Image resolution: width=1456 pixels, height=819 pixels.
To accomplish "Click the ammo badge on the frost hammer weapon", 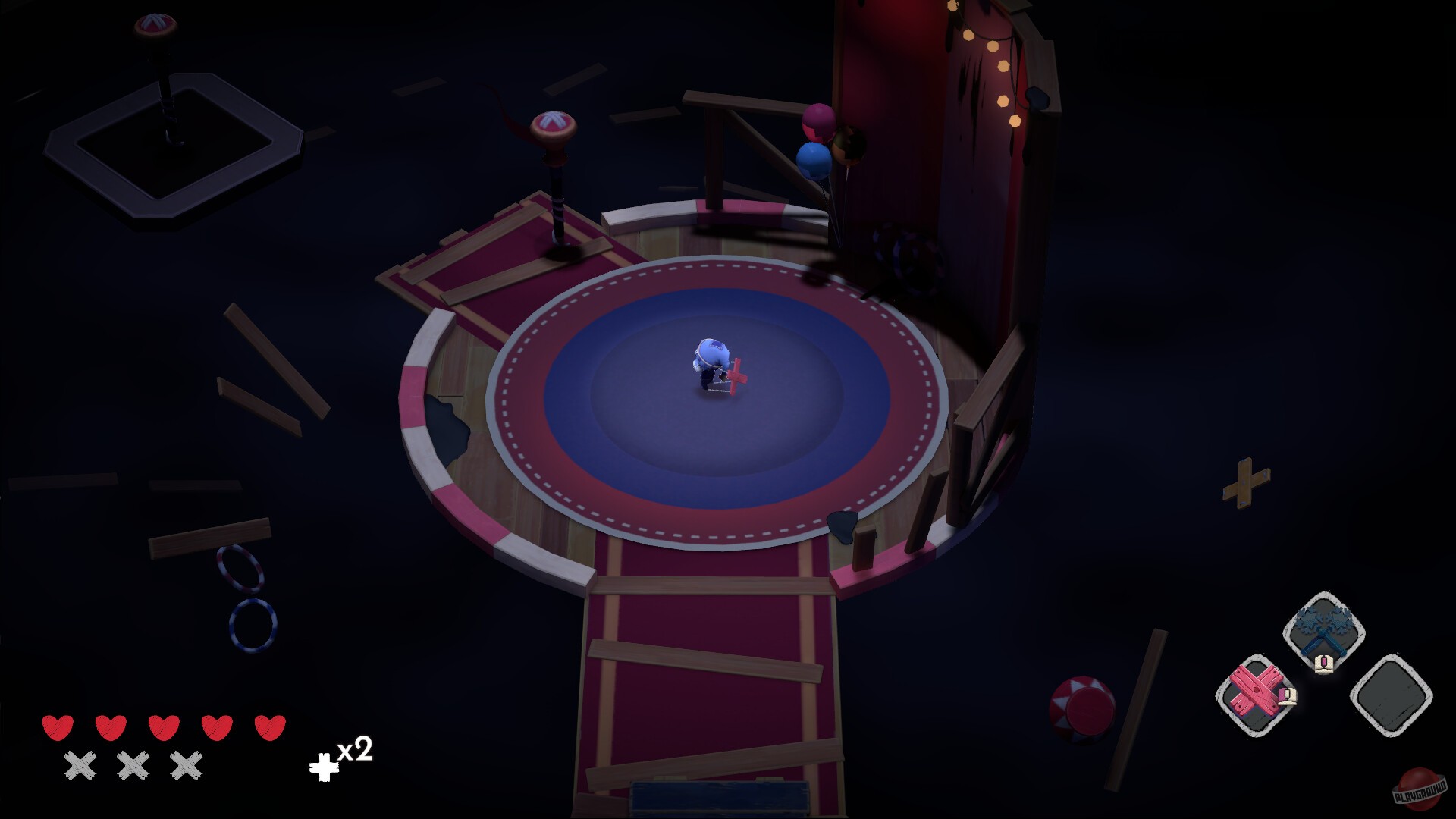I will [1323, 666].
